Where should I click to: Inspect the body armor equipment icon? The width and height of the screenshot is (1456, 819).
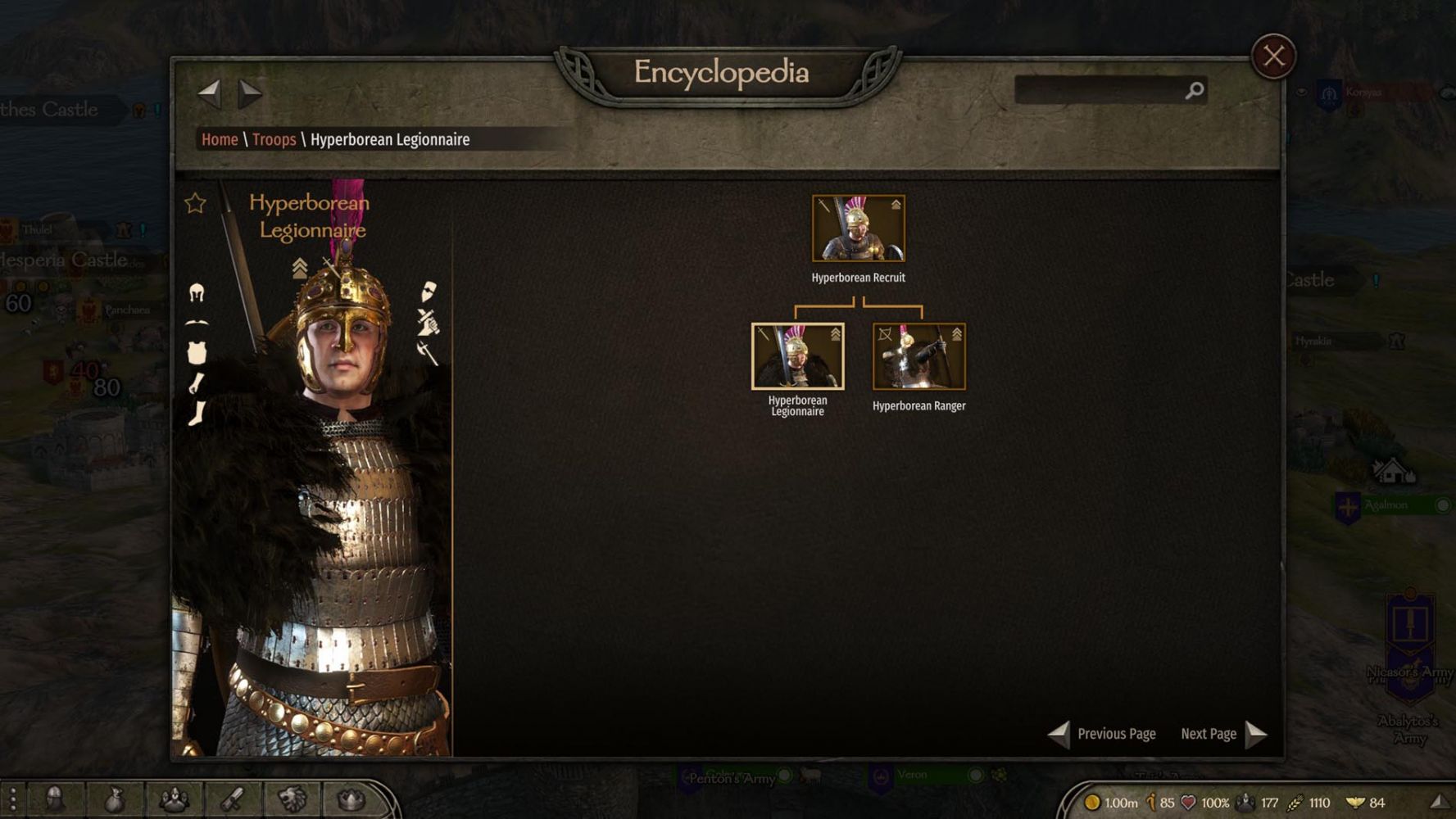click(197, 352)
